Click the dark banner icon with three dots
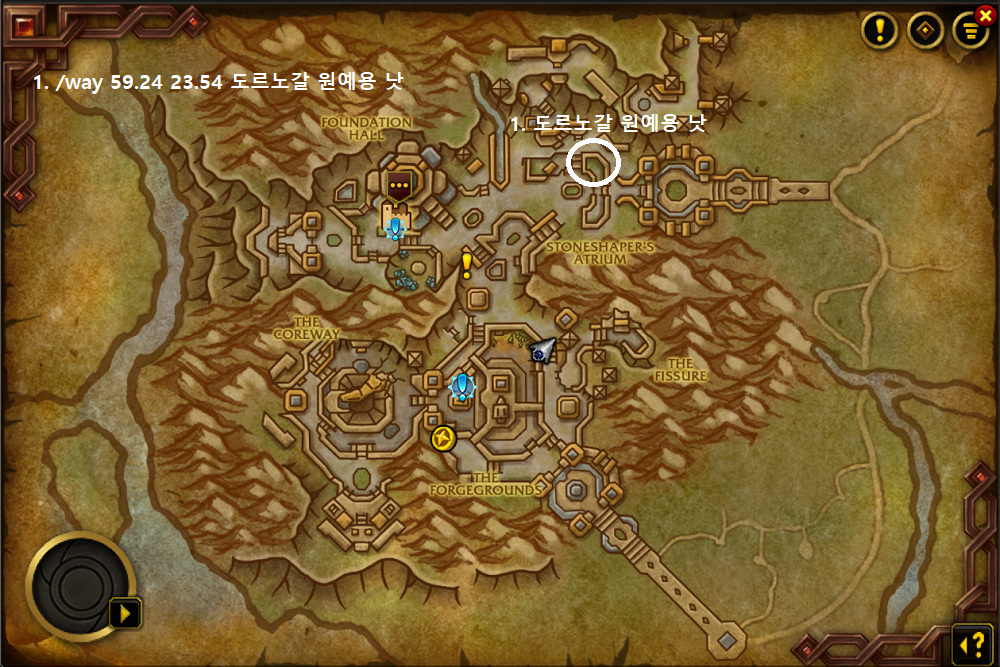 pyautogui.click(x=400, y=185)
